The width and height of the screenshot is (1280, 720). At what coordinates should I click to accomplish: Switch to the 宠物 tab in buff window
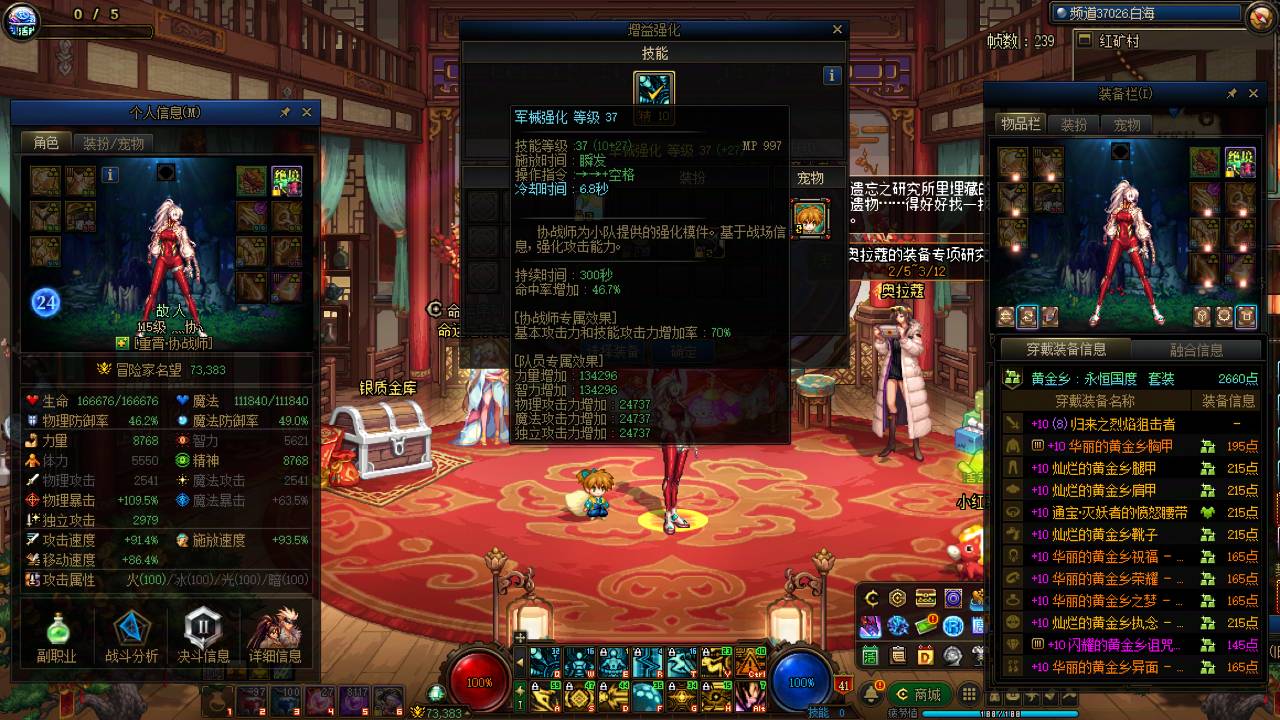pos(810,177)
